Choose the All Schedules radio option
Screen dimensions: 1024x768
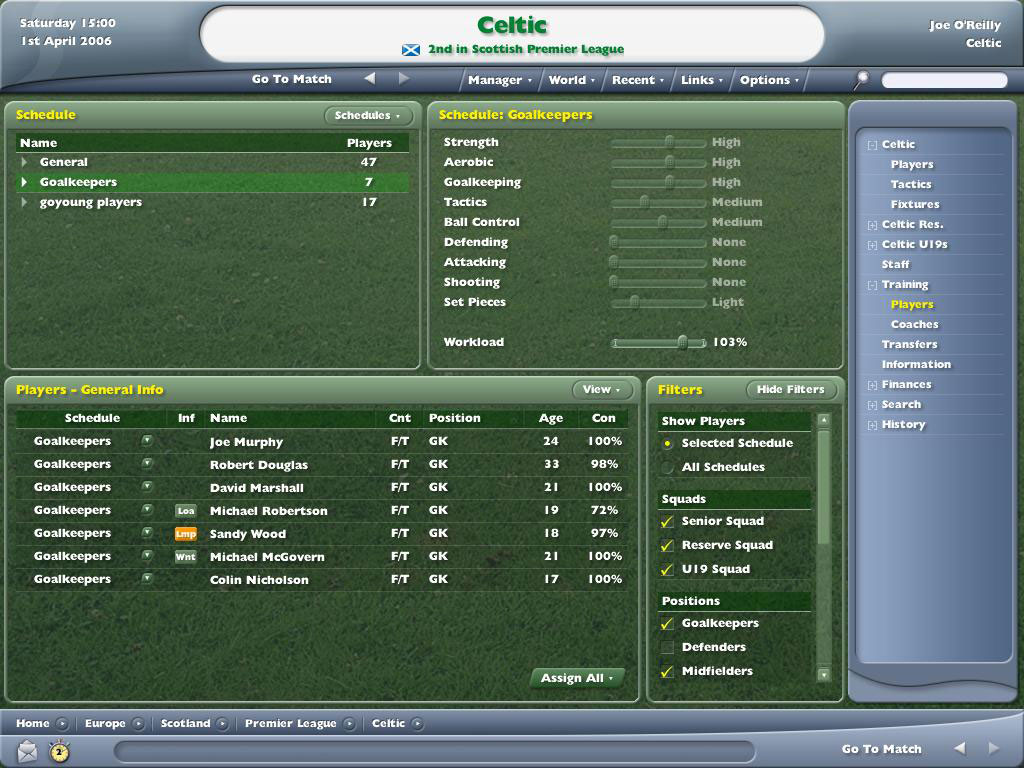click(x=668, y=467)
